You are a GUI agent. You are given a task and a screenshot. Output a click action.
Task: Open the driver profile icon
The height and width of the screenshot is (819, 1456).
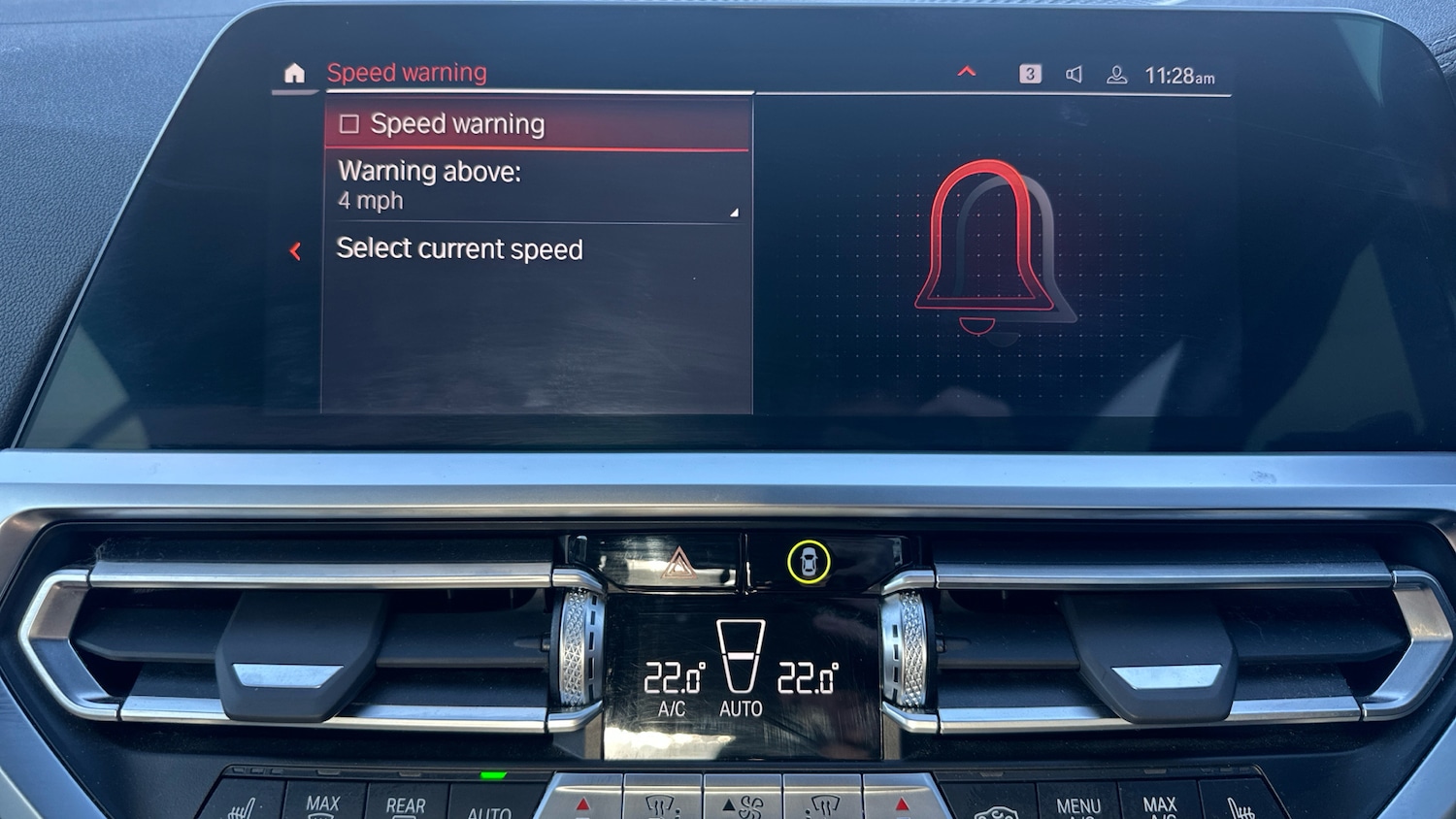point(1118,73)
